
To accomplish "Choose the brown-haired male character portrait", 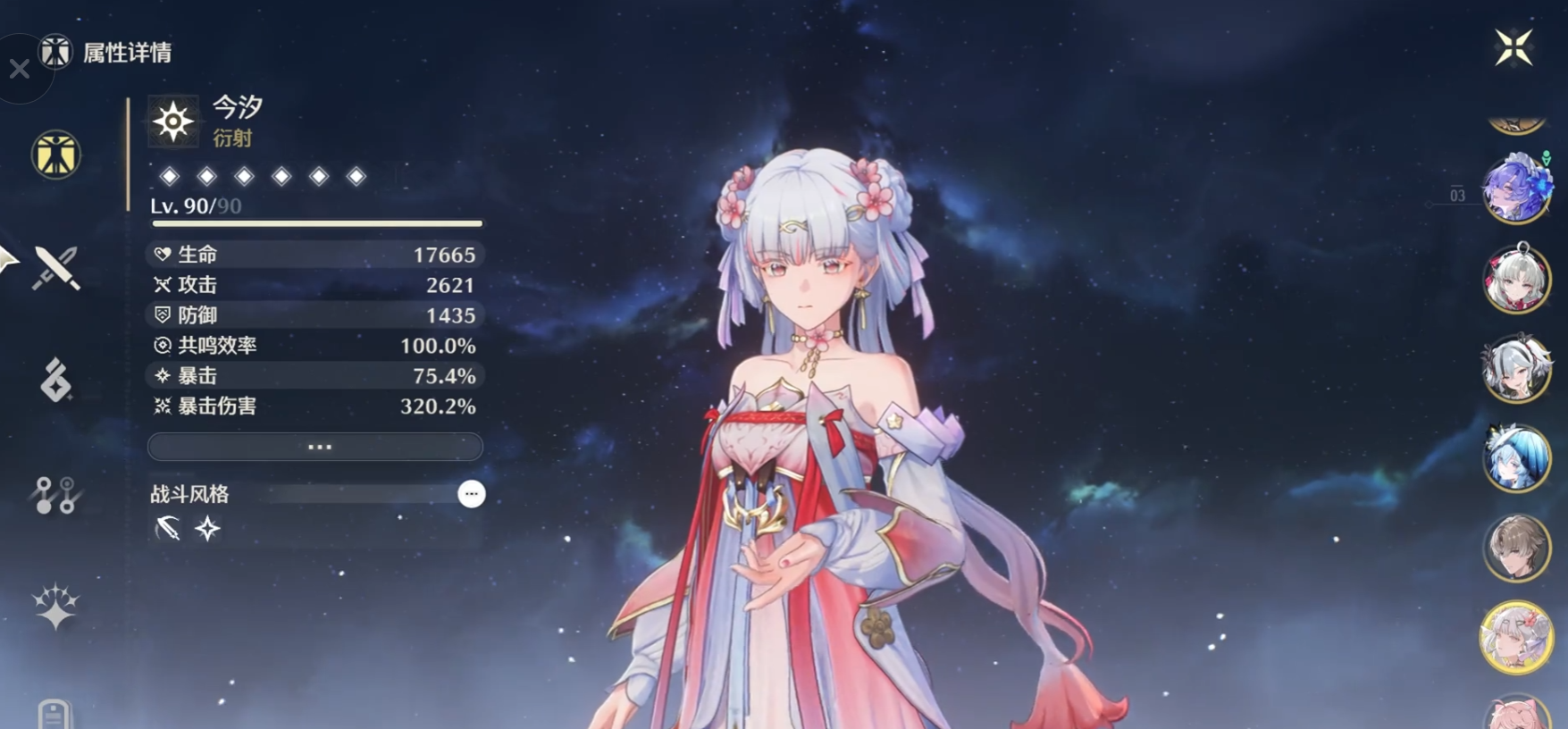I will click(x=1516, y=548).
